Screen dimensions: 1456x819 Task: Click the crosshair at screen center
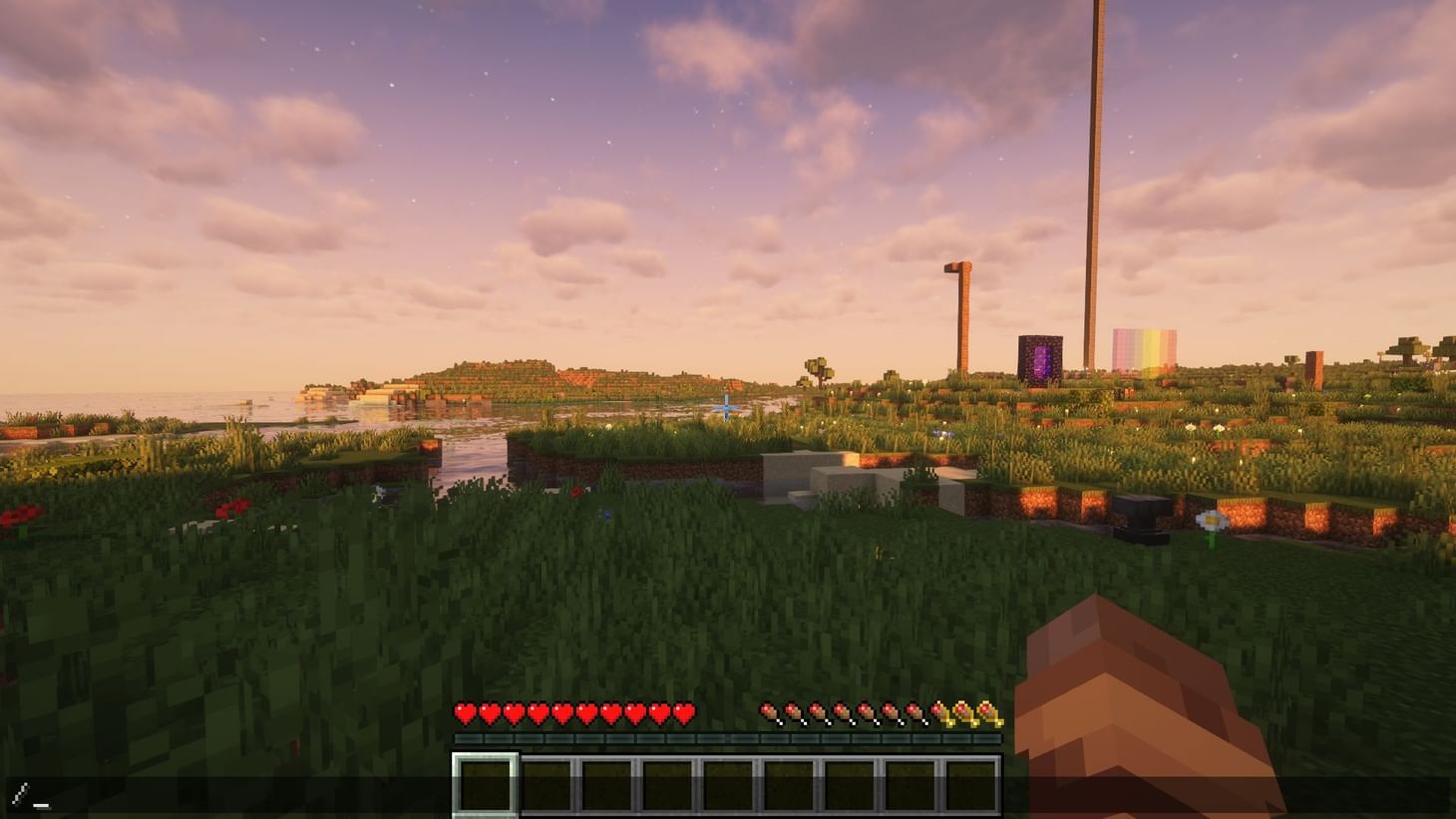pos(727,407)
